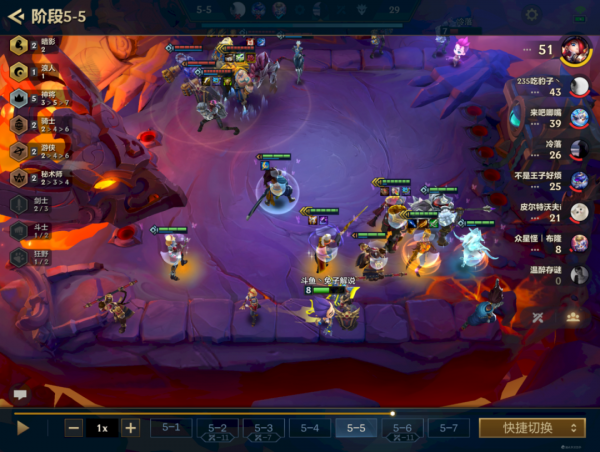600x452 pixels.
Task: Show the 神将 trait details
Action: pos(20,98)
